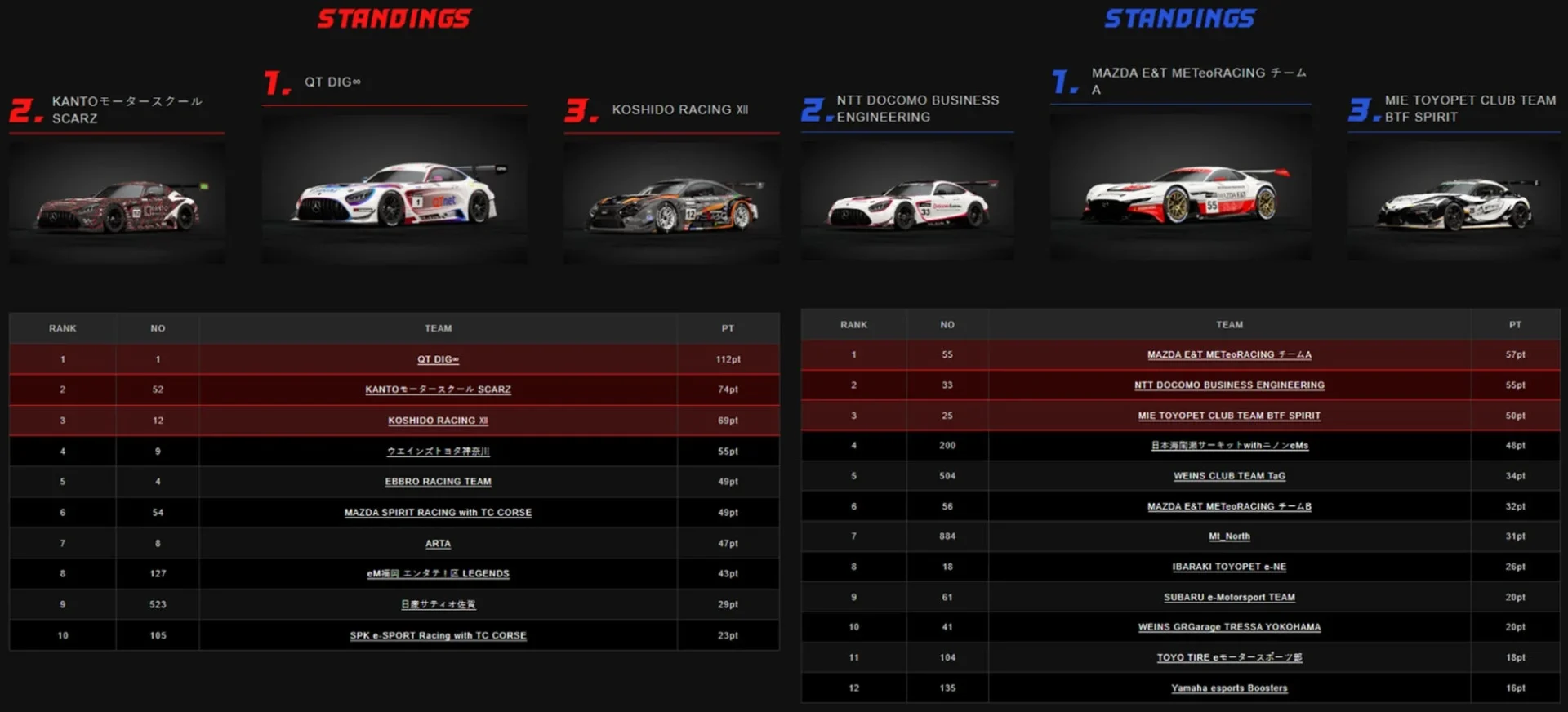Click the KANTO SCARZ team link in table
Image resolution: width=1568 pixels, height=712 pixels.
point(438,389)
